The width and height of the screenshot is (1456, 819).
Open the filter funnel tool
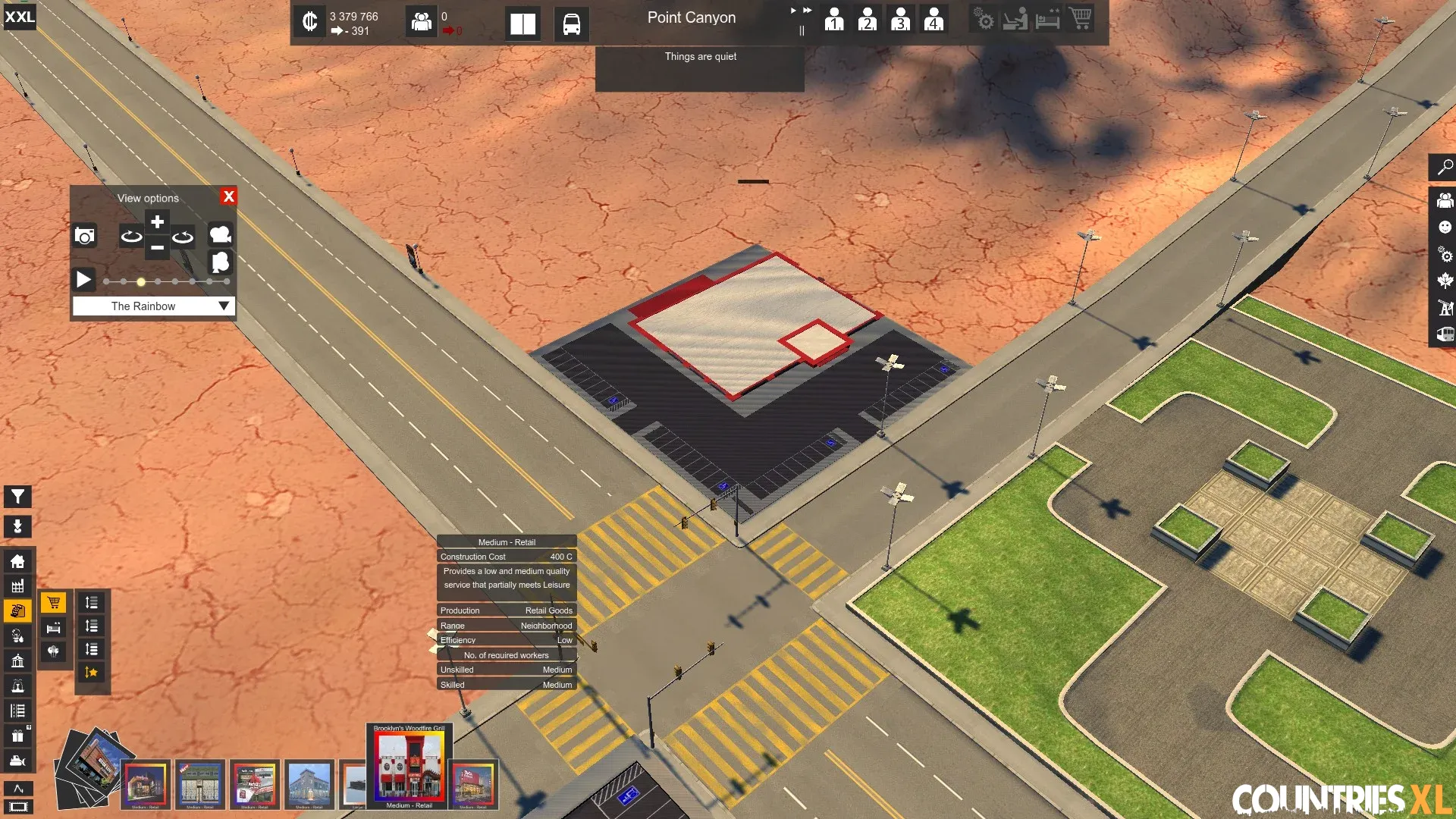[x=17, y=497]
